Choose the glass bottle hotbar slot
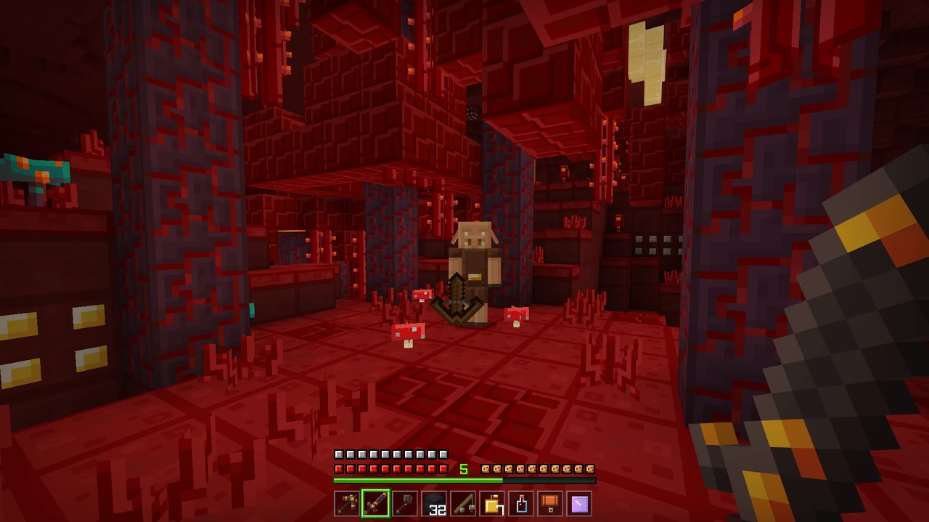 [521, 503]
